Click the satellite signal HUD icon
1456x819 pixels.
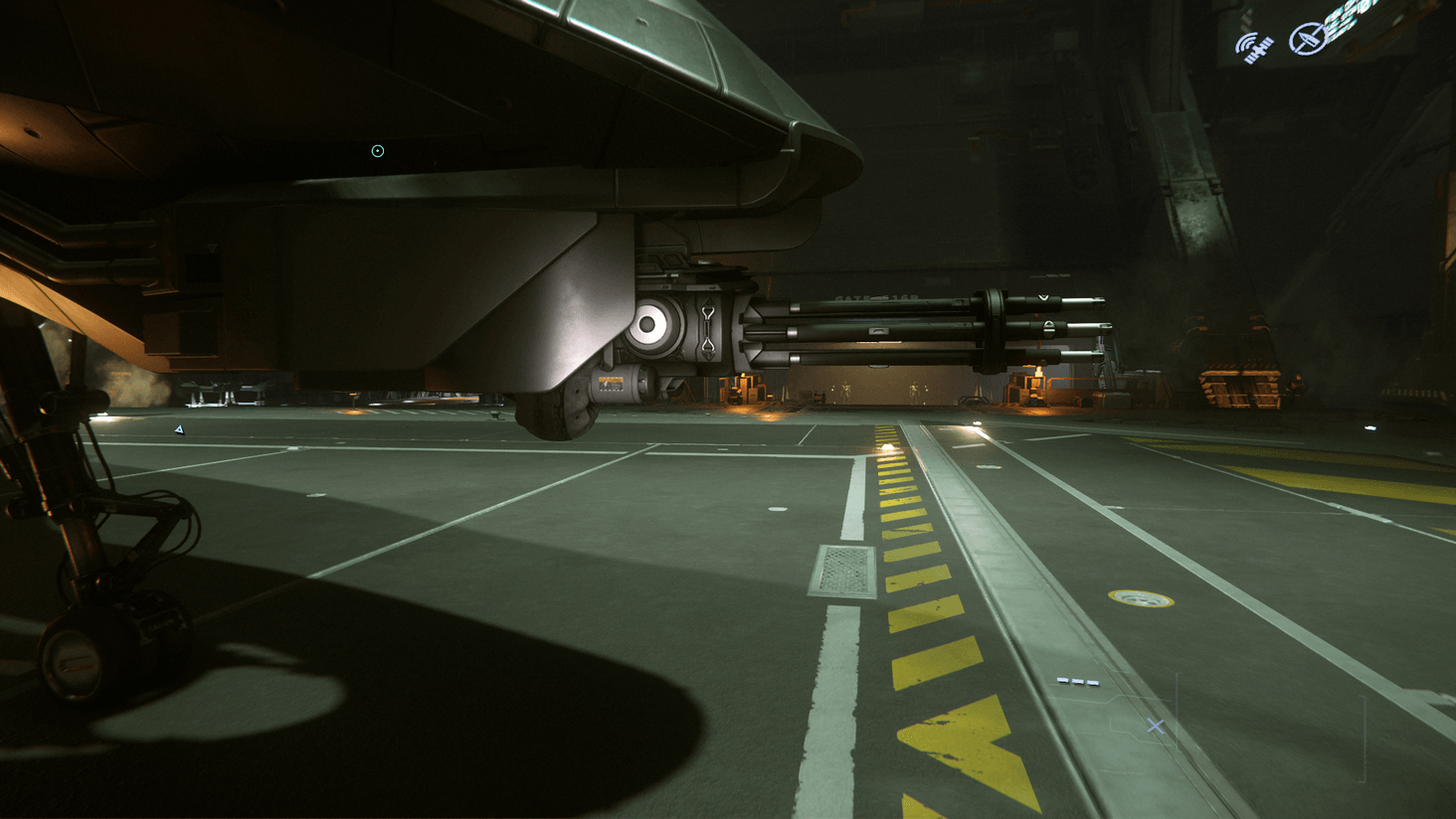pyautogui.click(x=1255, y=47)
